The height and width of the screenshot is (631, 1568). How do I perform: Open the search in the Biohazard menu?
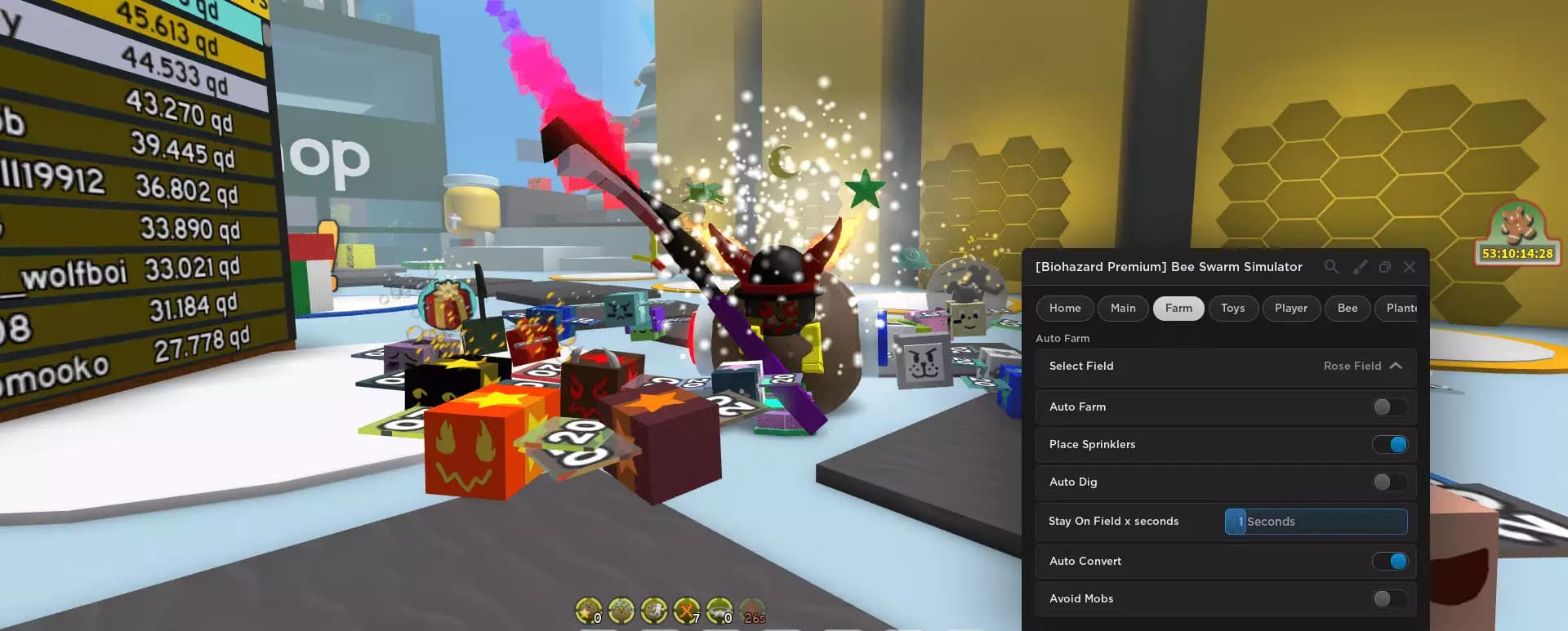click(1332, 267)
